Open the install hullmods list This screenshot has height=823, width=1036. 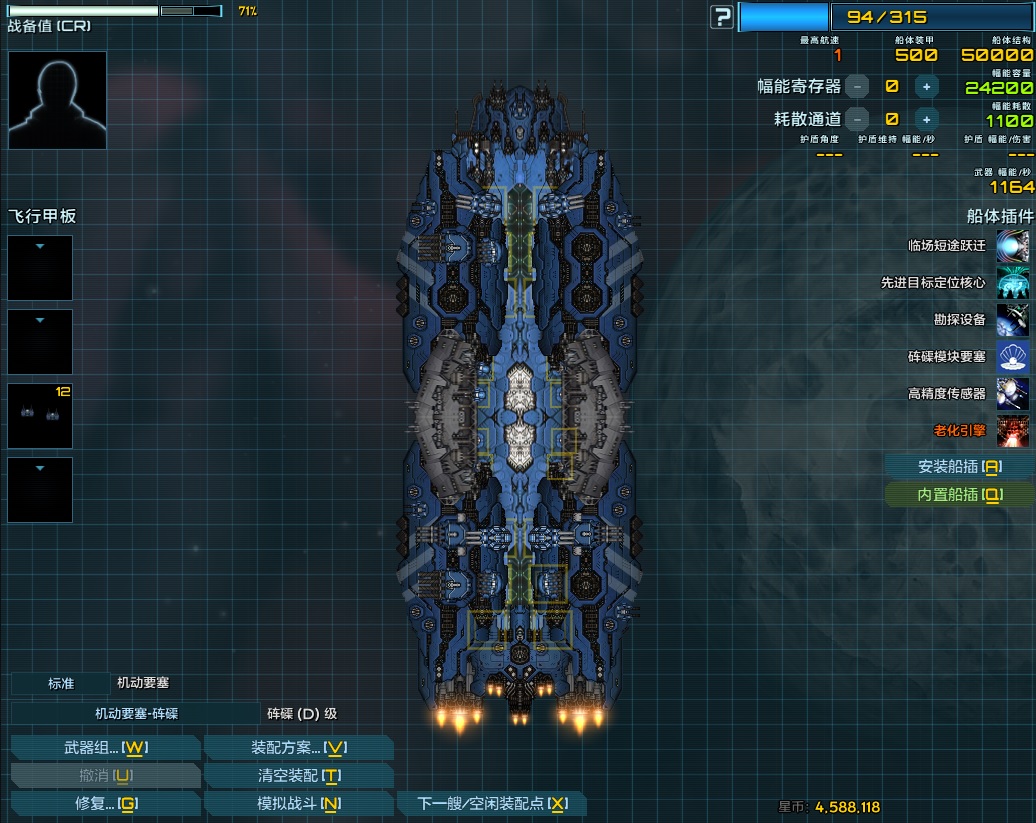coord(959,466)
